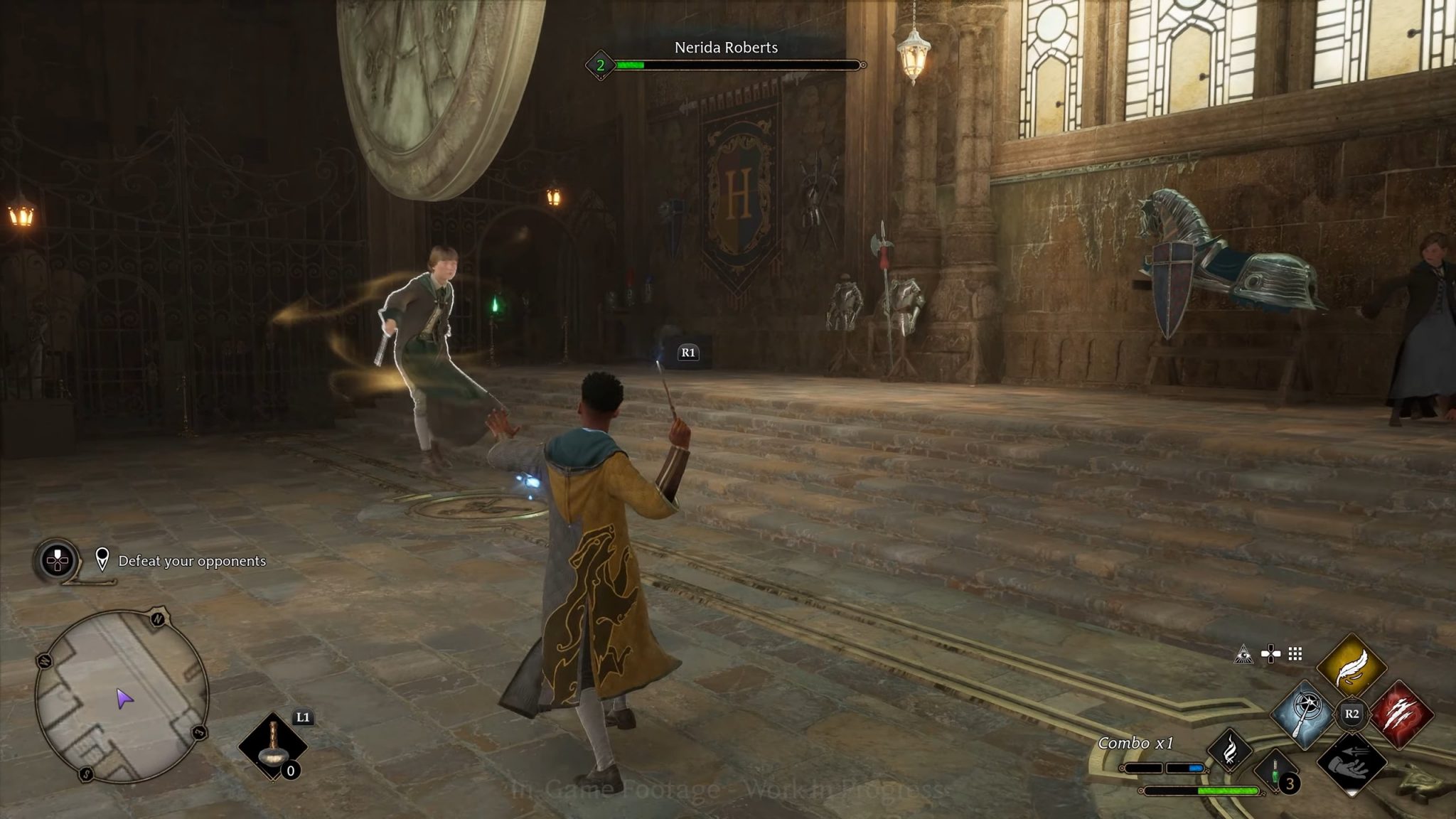Click the R2 cast prompt icon
The image size is (1456, 819).
(1351, 713)
